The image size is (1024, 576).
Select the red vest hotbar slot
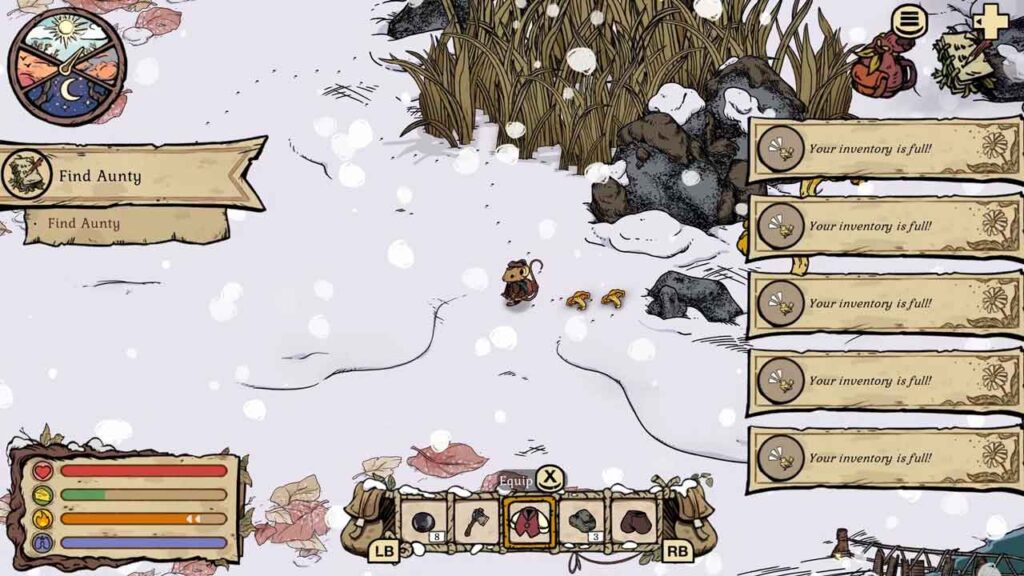tap(530, 522)
